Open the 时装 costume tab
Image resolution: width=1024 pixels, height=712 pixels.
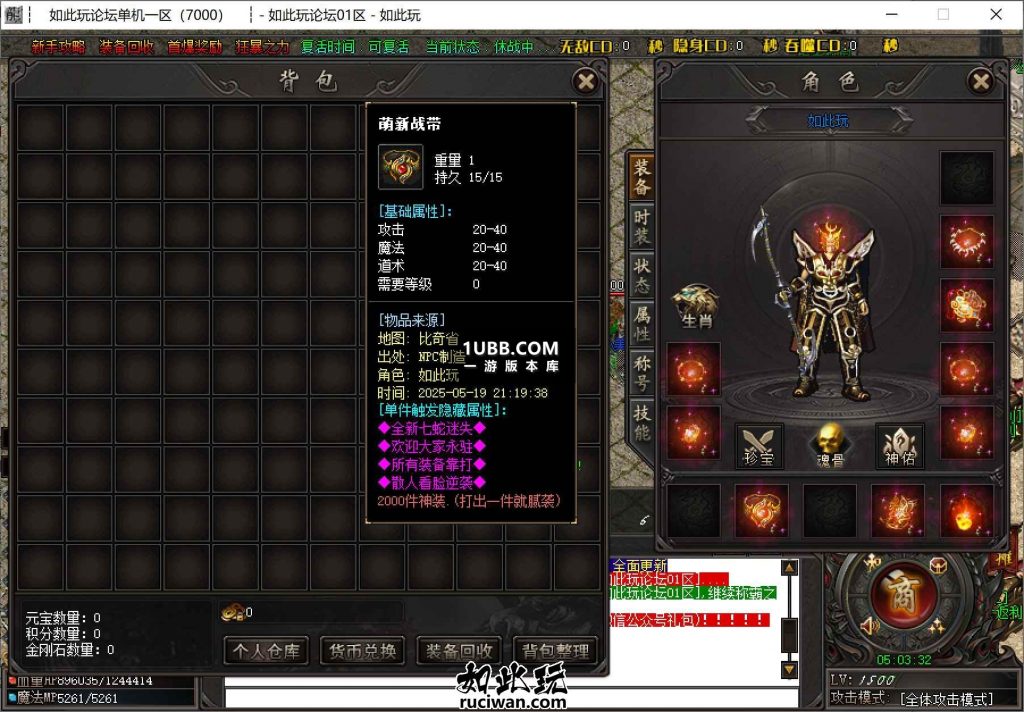click(641, 226)
